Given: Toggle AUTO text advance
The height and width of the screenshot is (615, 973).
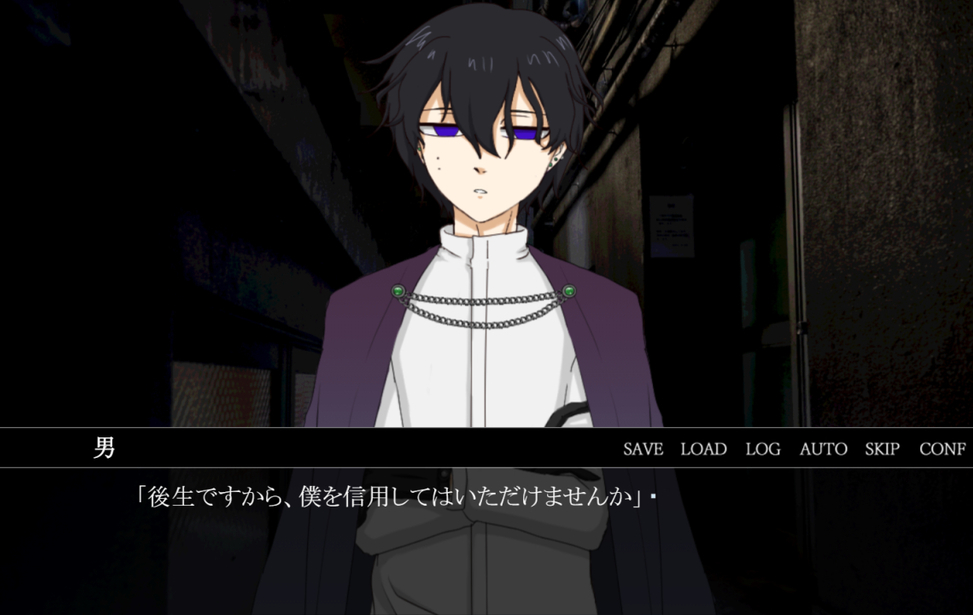Looking at the screenshot, I should [823, 449].
